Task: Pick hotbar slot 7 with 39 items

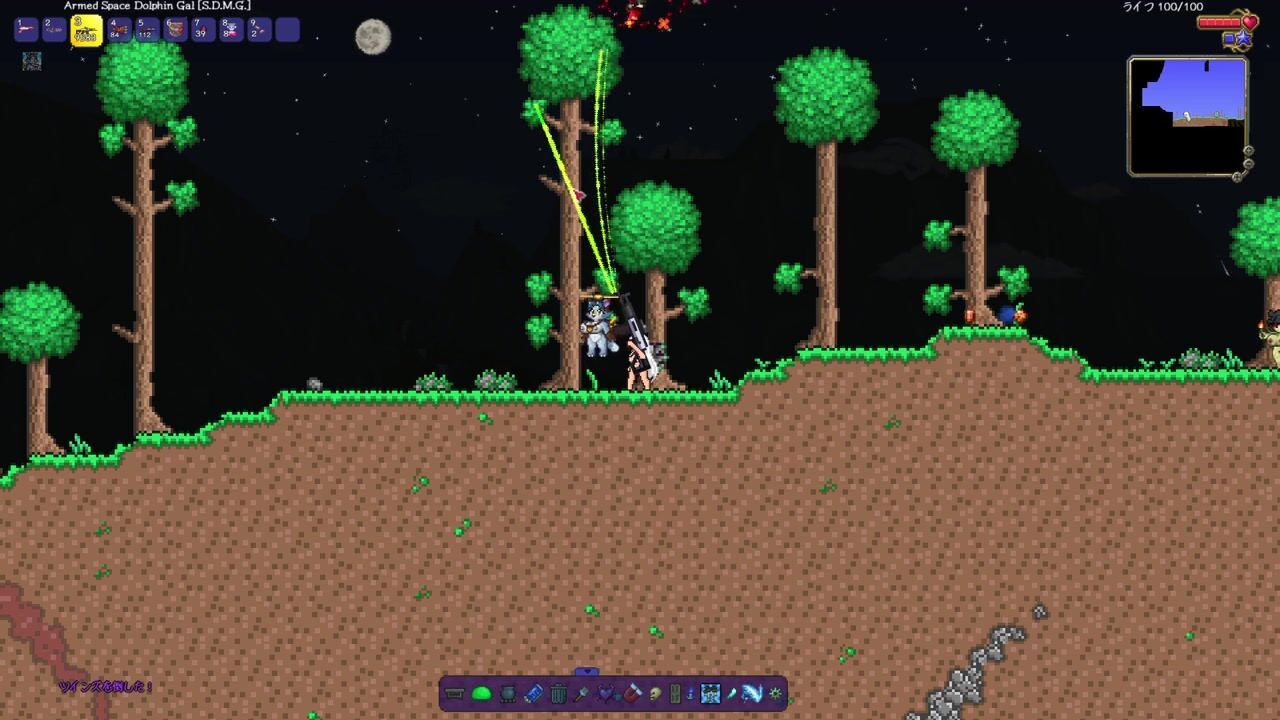Action: point(203,30)
